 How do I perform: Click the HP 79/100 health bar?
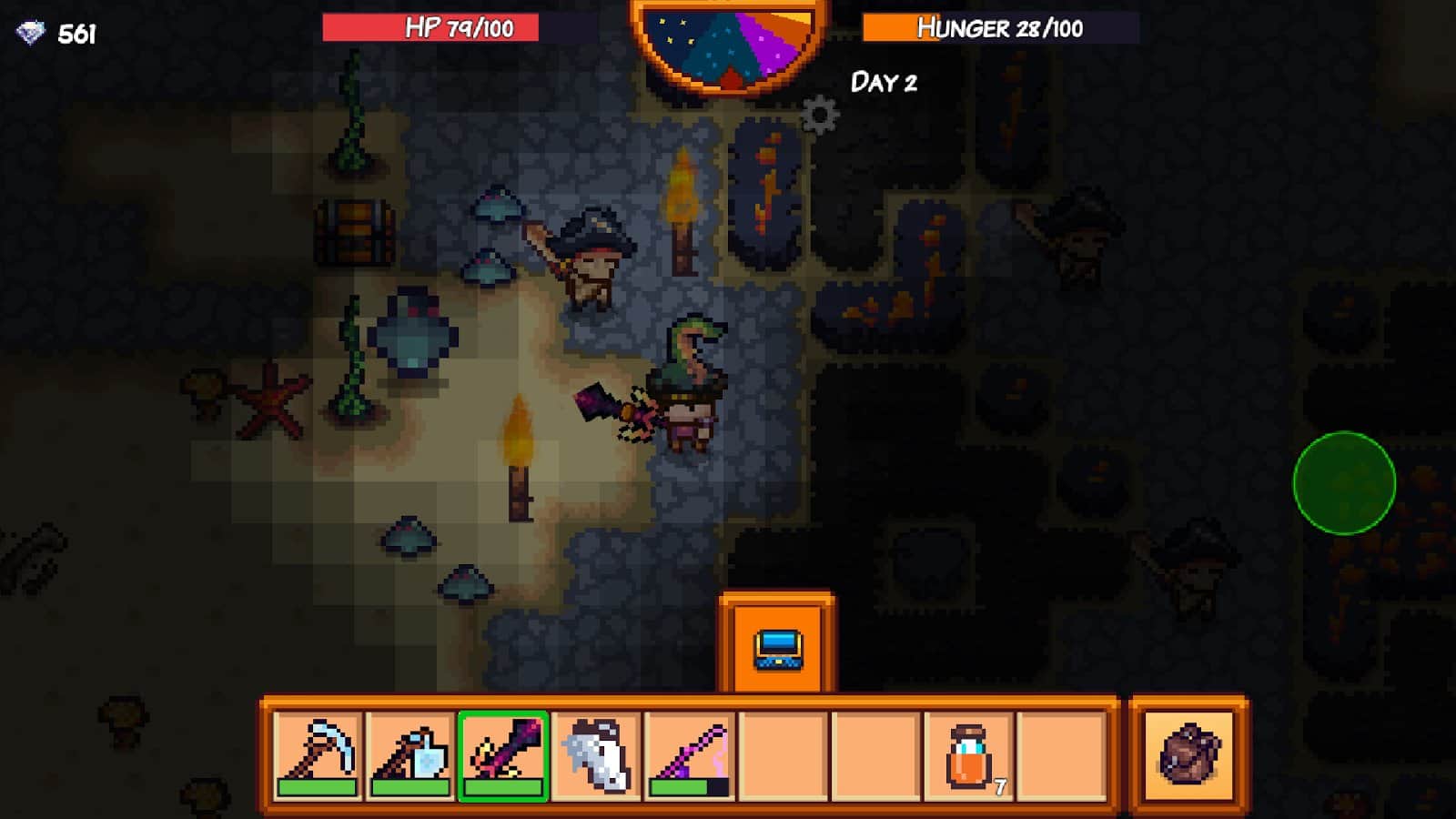tap(432, 27)
